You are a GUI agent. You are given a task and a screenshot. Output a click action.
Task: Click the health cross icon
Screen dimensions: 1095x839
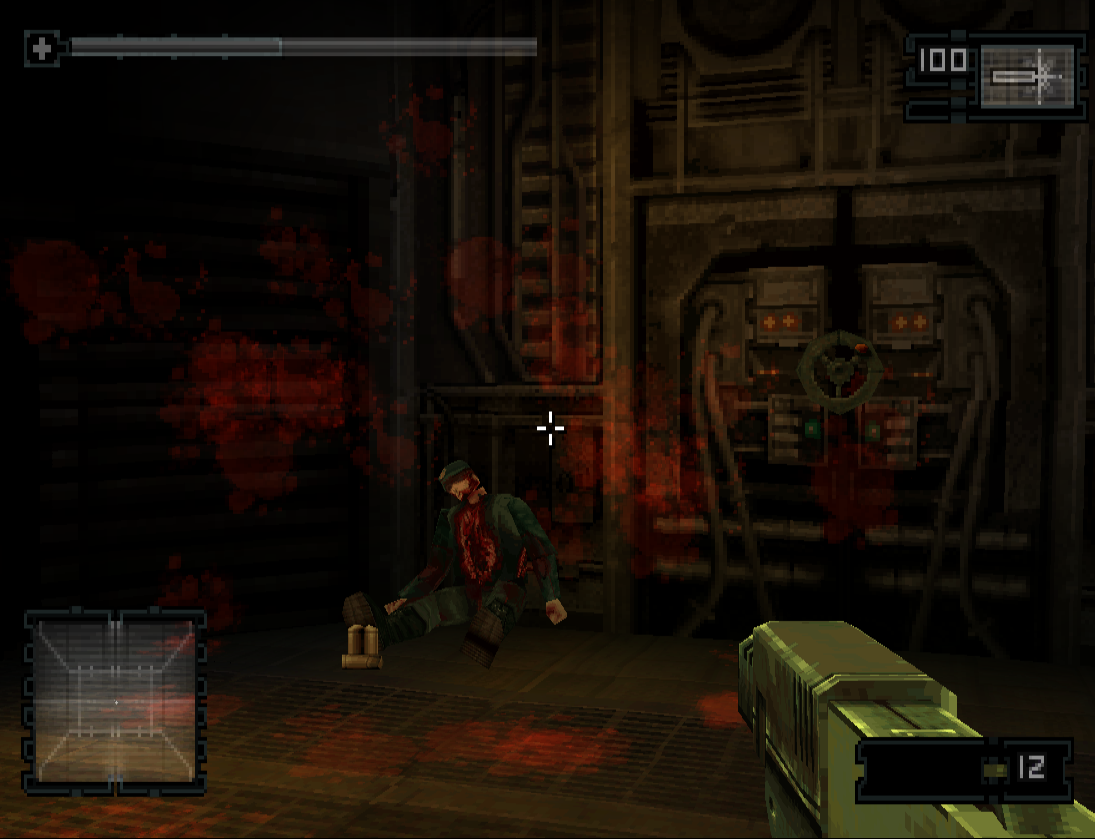41,48
